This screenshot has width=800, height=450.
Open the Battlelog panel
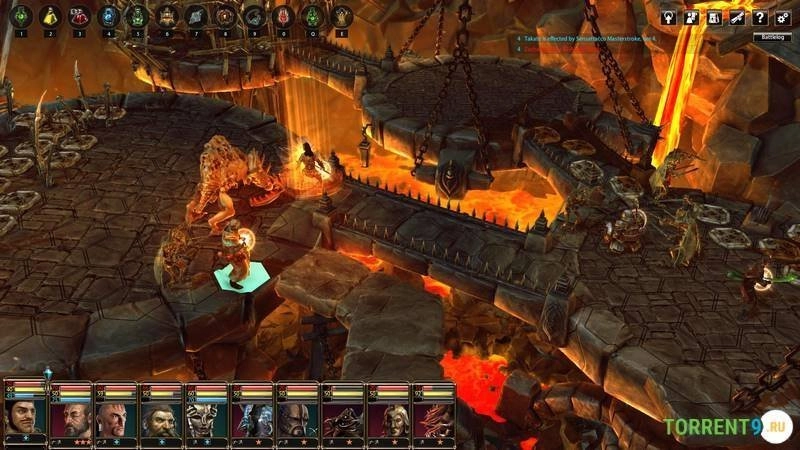point(772,36)
